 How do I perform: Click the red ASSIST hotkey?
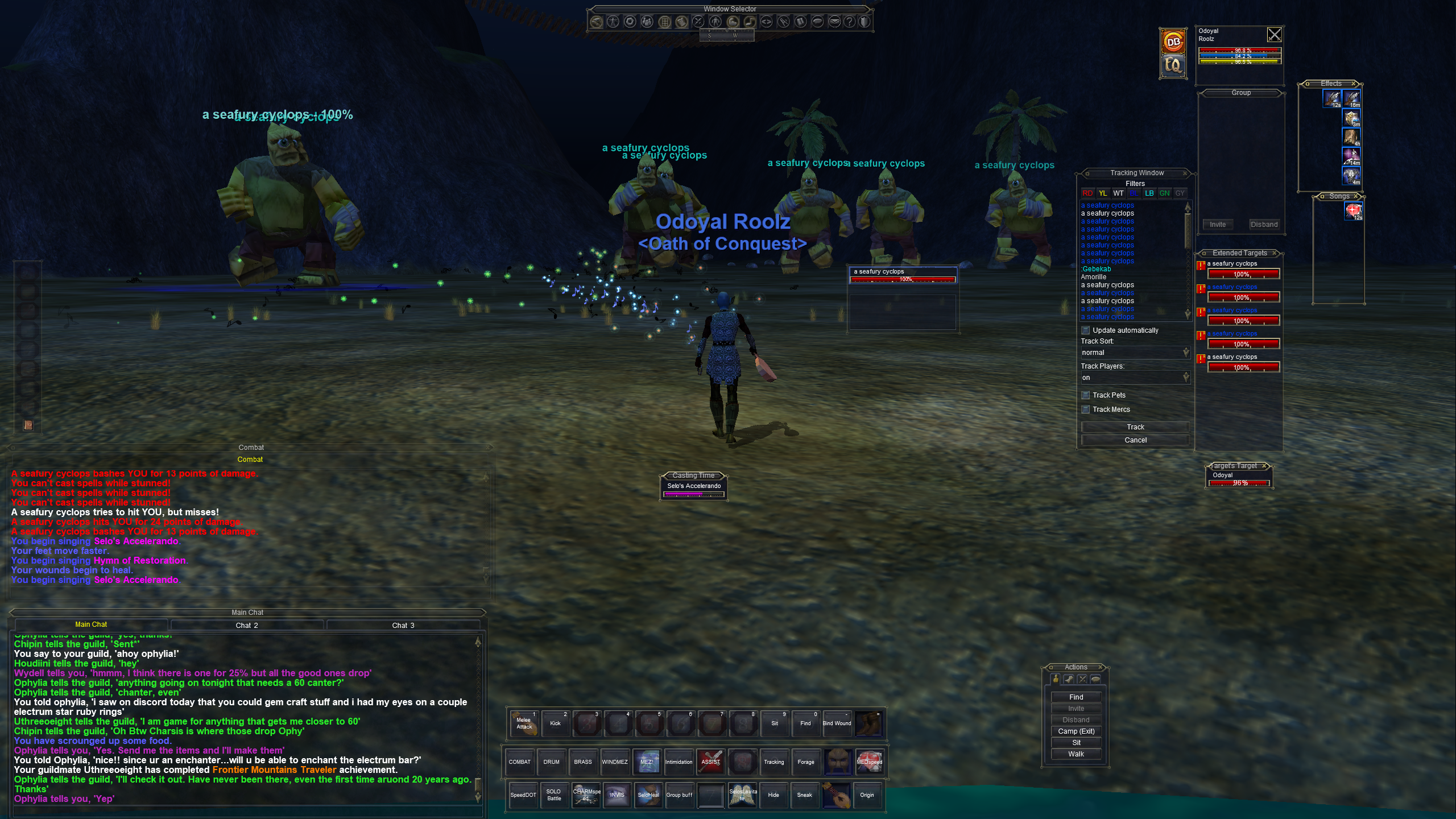pos(710,762)
